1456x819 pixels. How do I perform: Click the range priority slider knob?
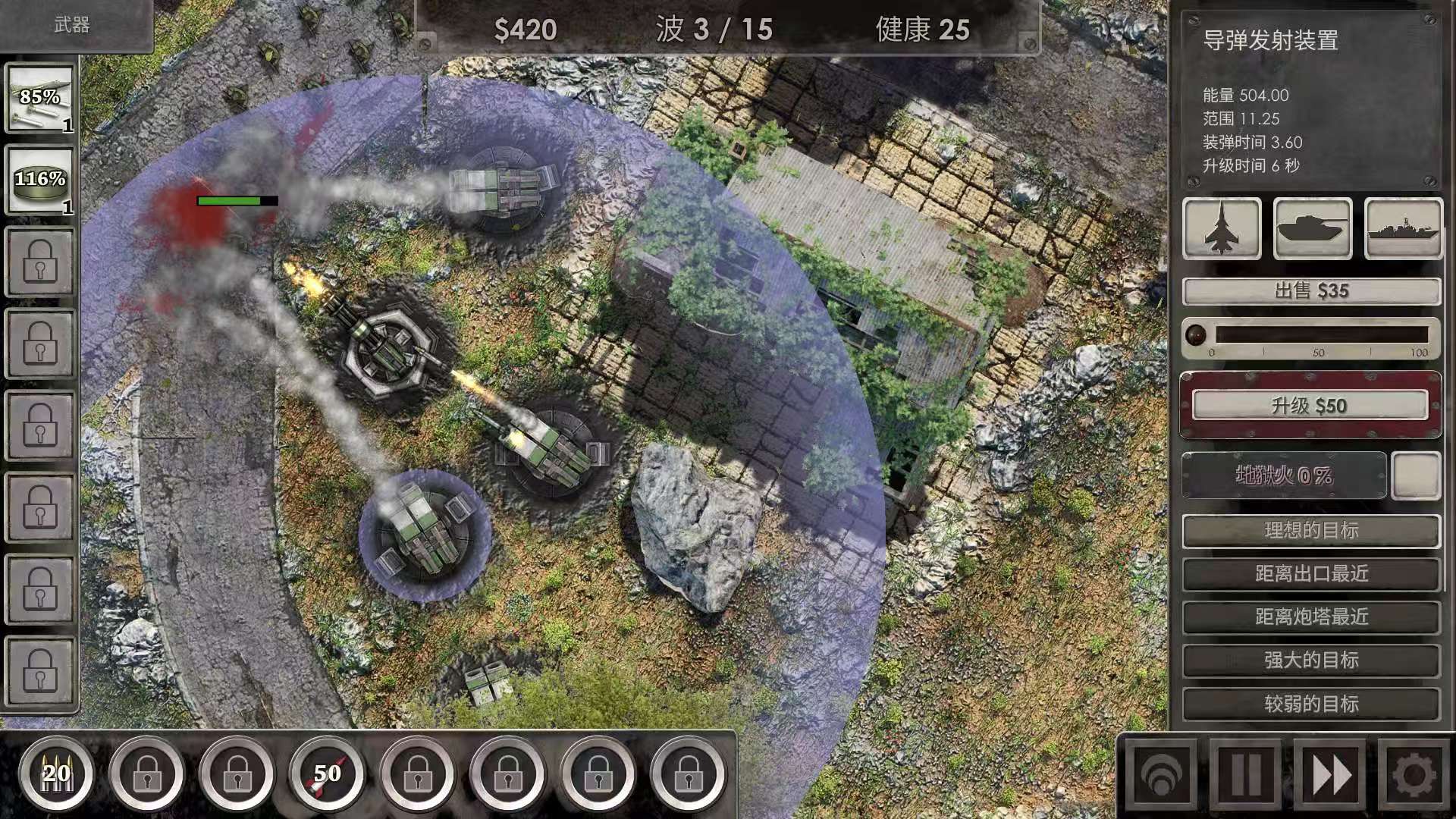pyautogui.click(x=1196, y=335)
